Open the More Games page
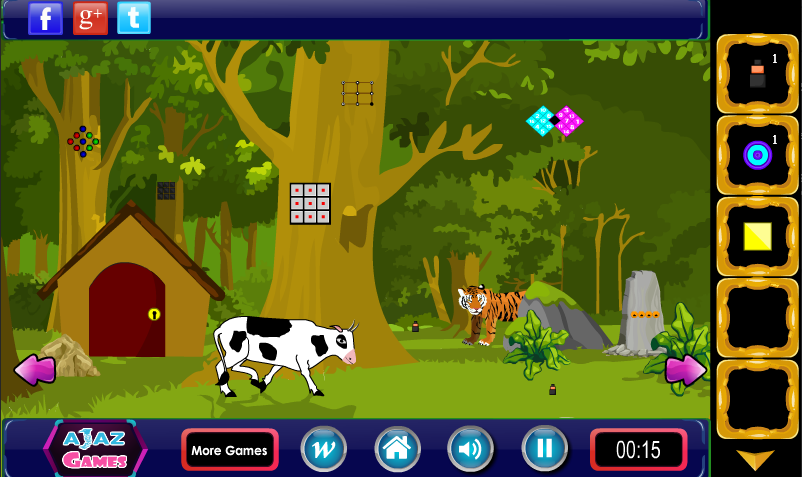 pos(229,450)
